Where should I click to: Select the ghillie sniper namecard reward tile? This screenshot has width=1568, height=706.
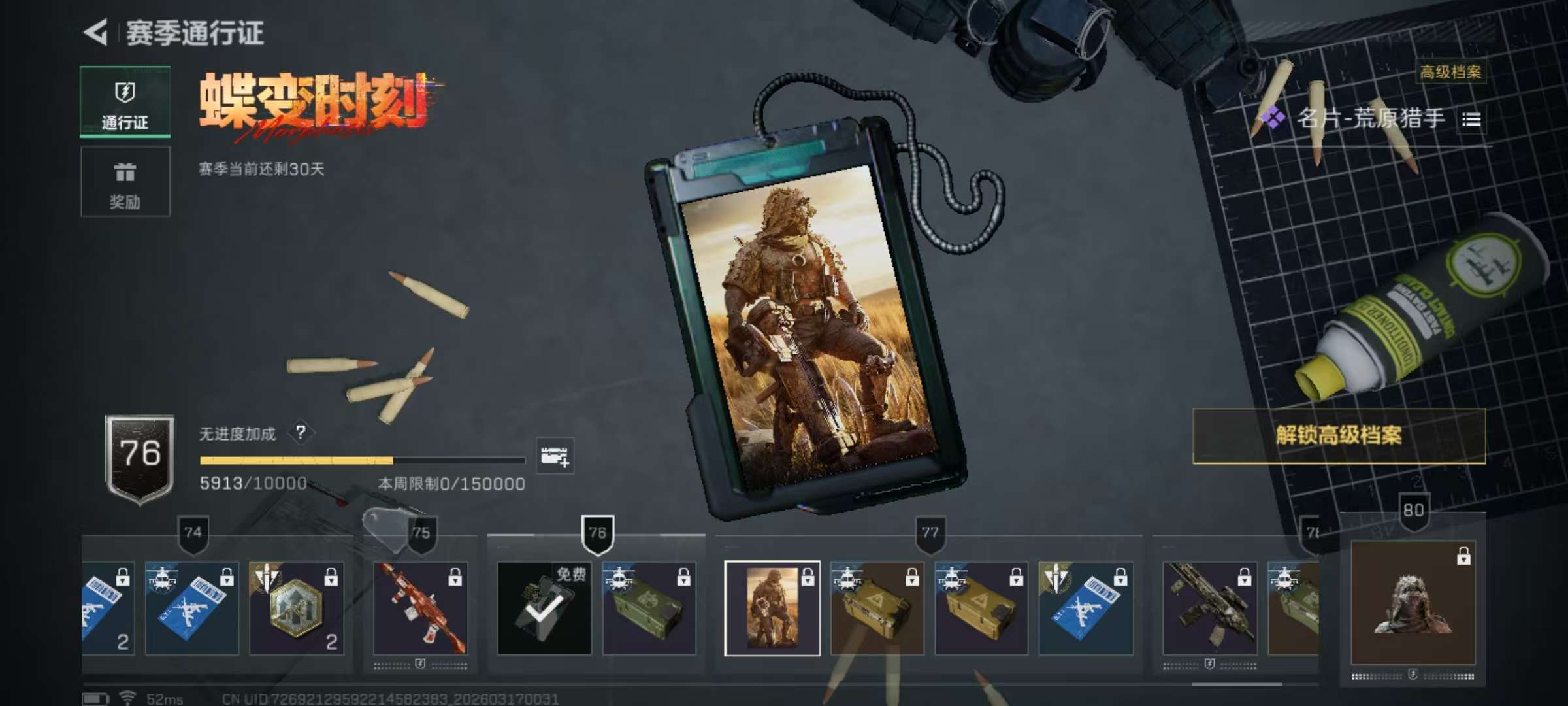[772, 608]
